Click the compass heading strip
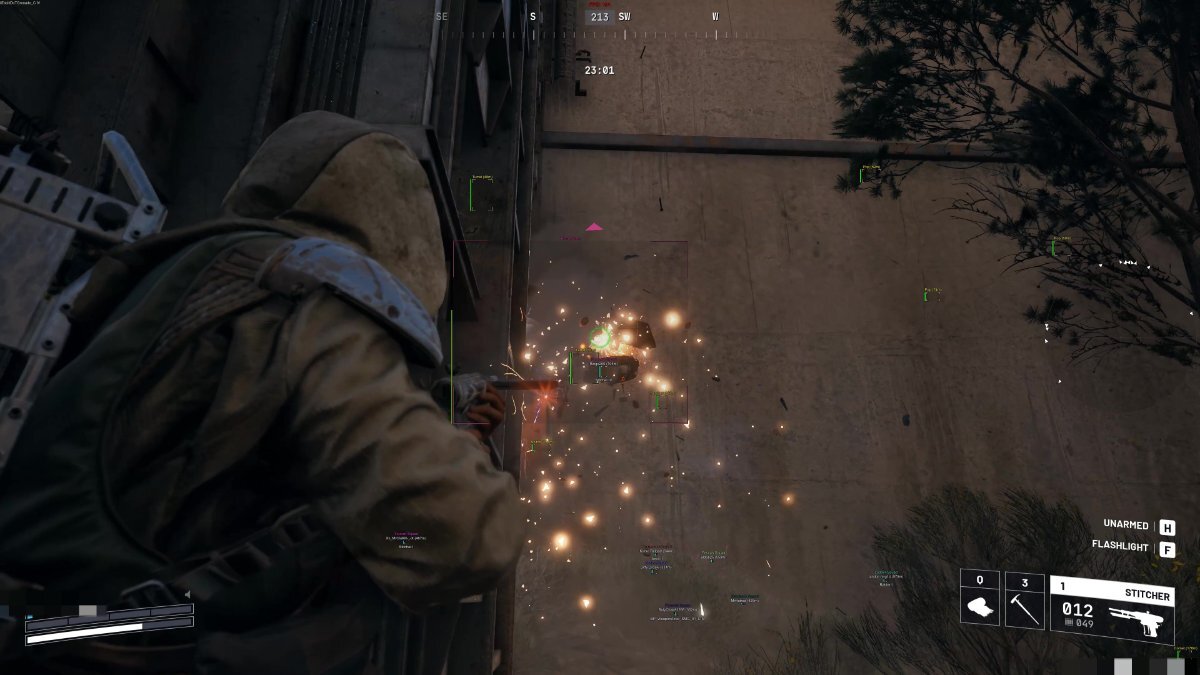This screenshot has height=675, width=1200. click(598, 17)
